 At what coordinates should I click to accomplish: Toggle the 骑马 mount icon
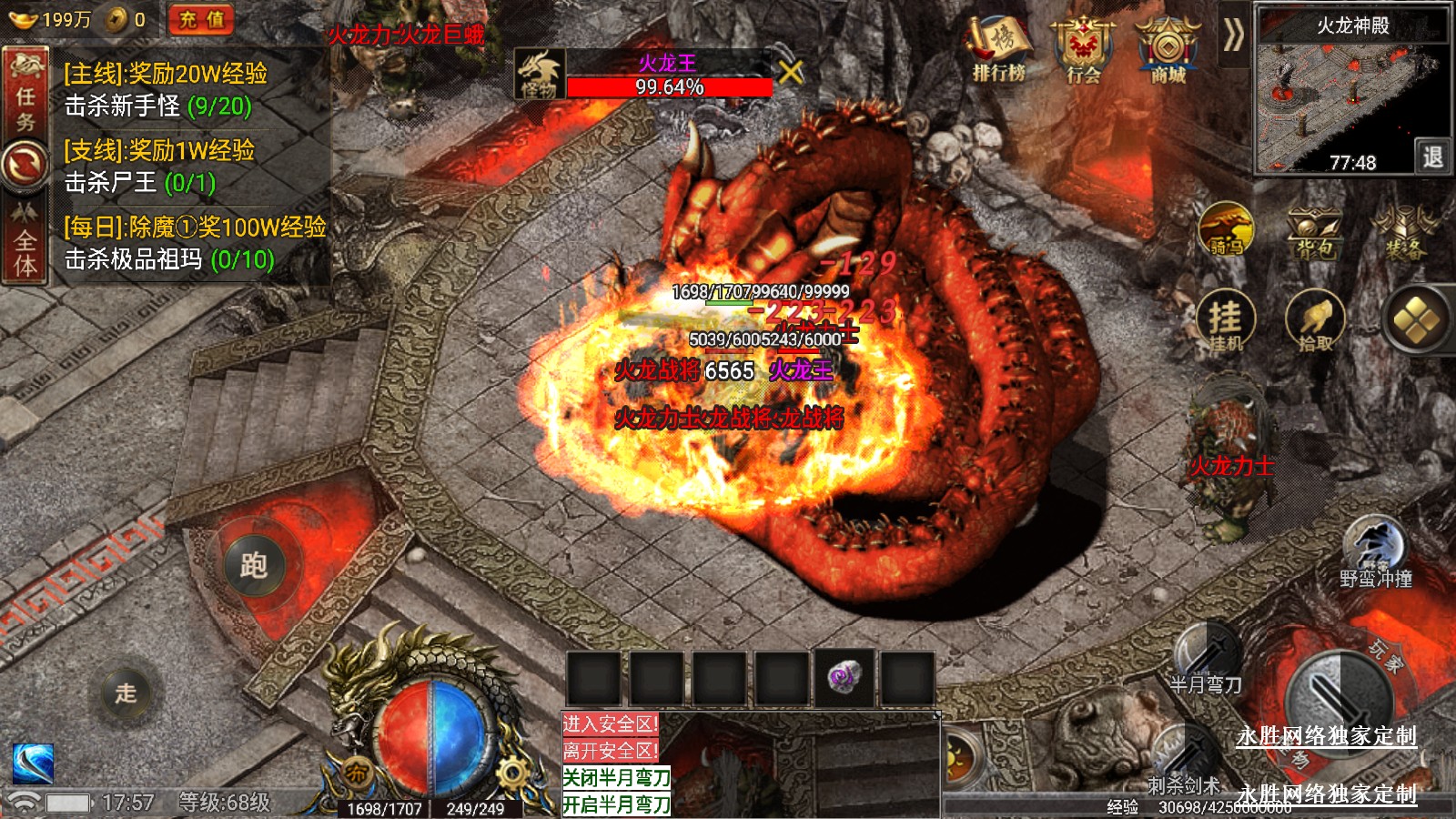1226,229
